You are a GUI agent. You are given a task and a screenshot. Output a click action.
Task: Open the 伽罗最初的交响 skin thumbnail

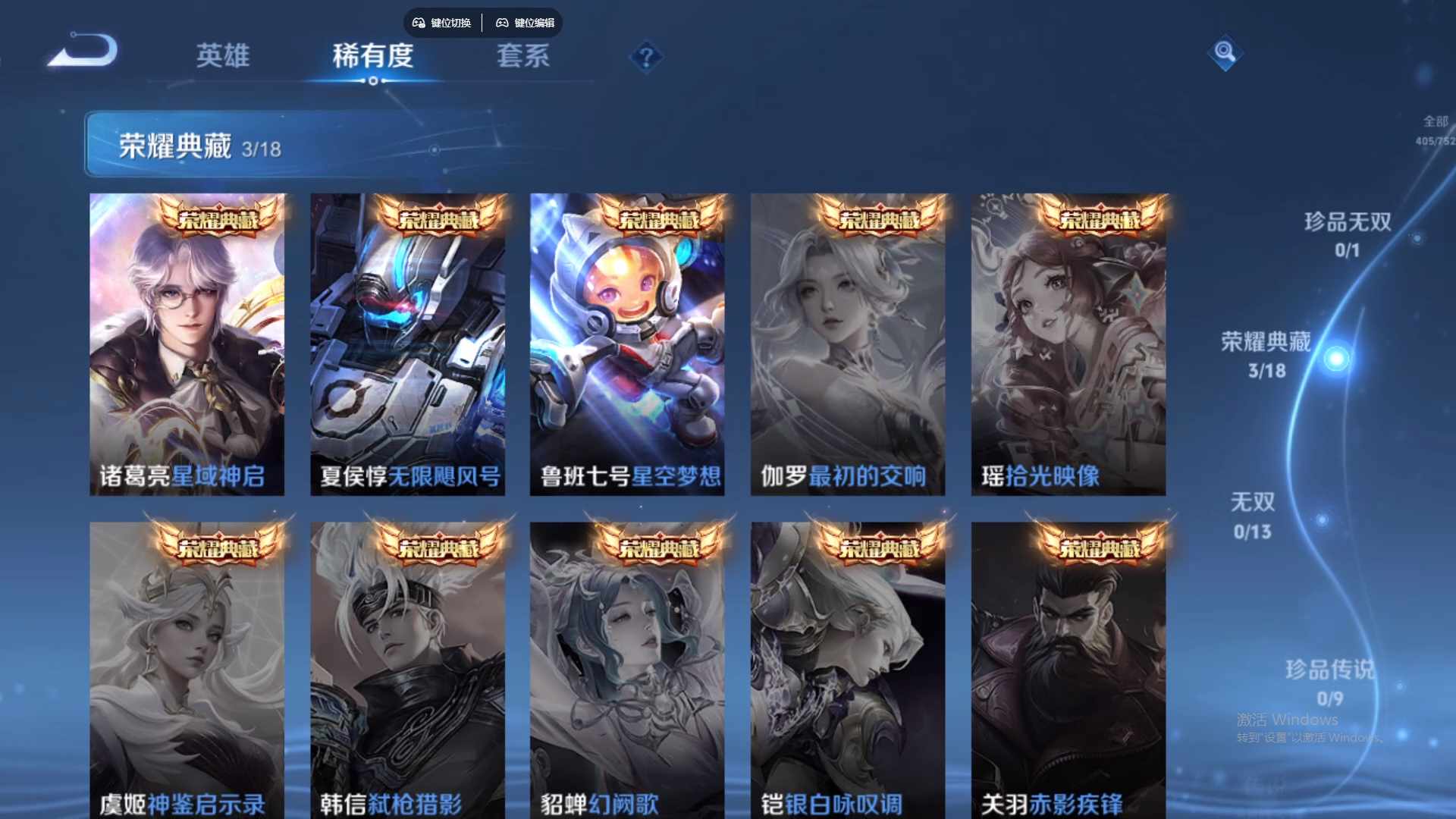coord(848,341)
